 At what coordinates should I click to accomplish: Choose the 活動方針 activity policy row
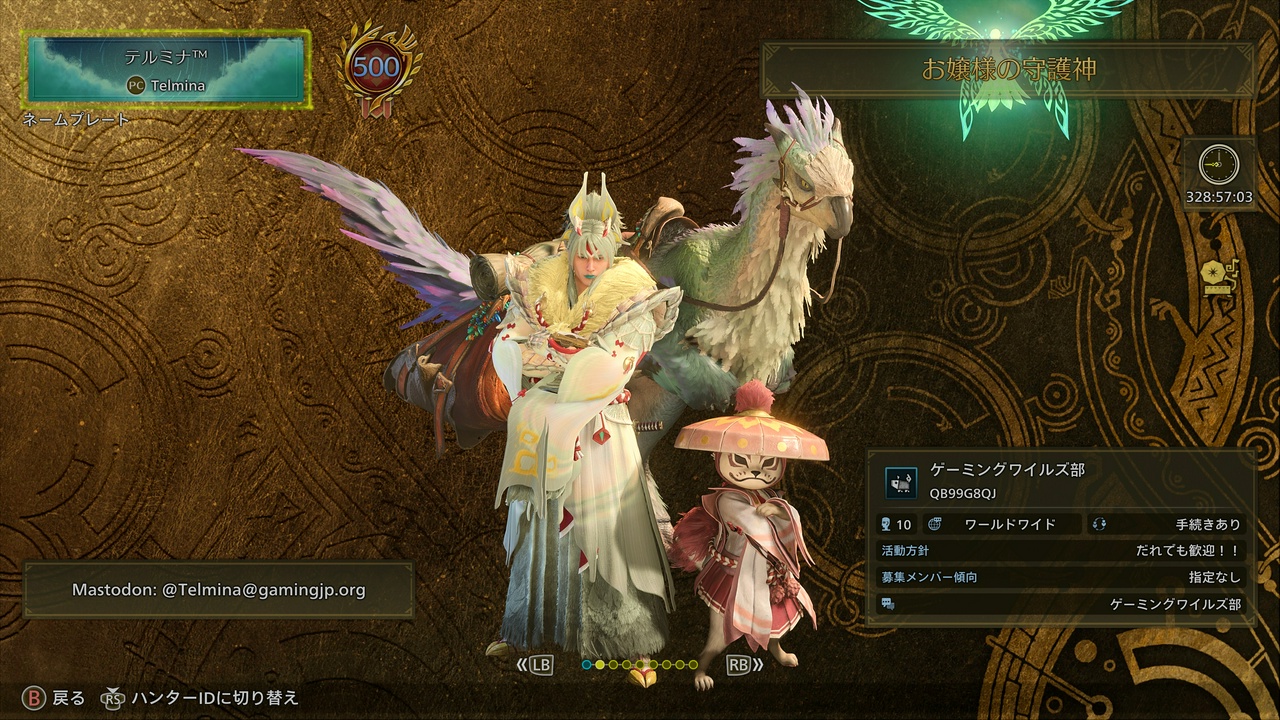pos(1060,551)
